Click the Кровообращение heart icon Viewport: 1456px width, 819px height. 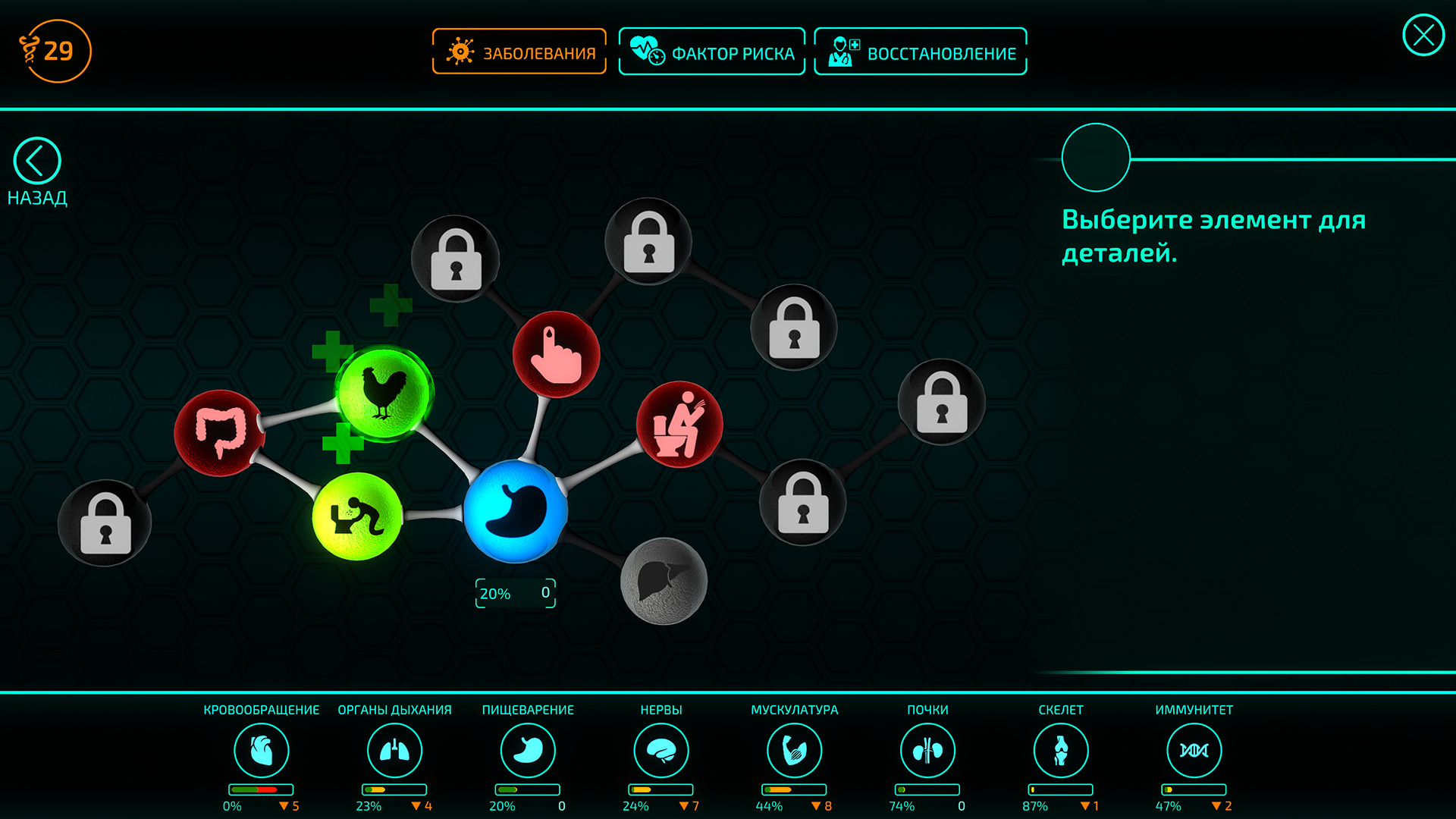(x=262, y=749)
